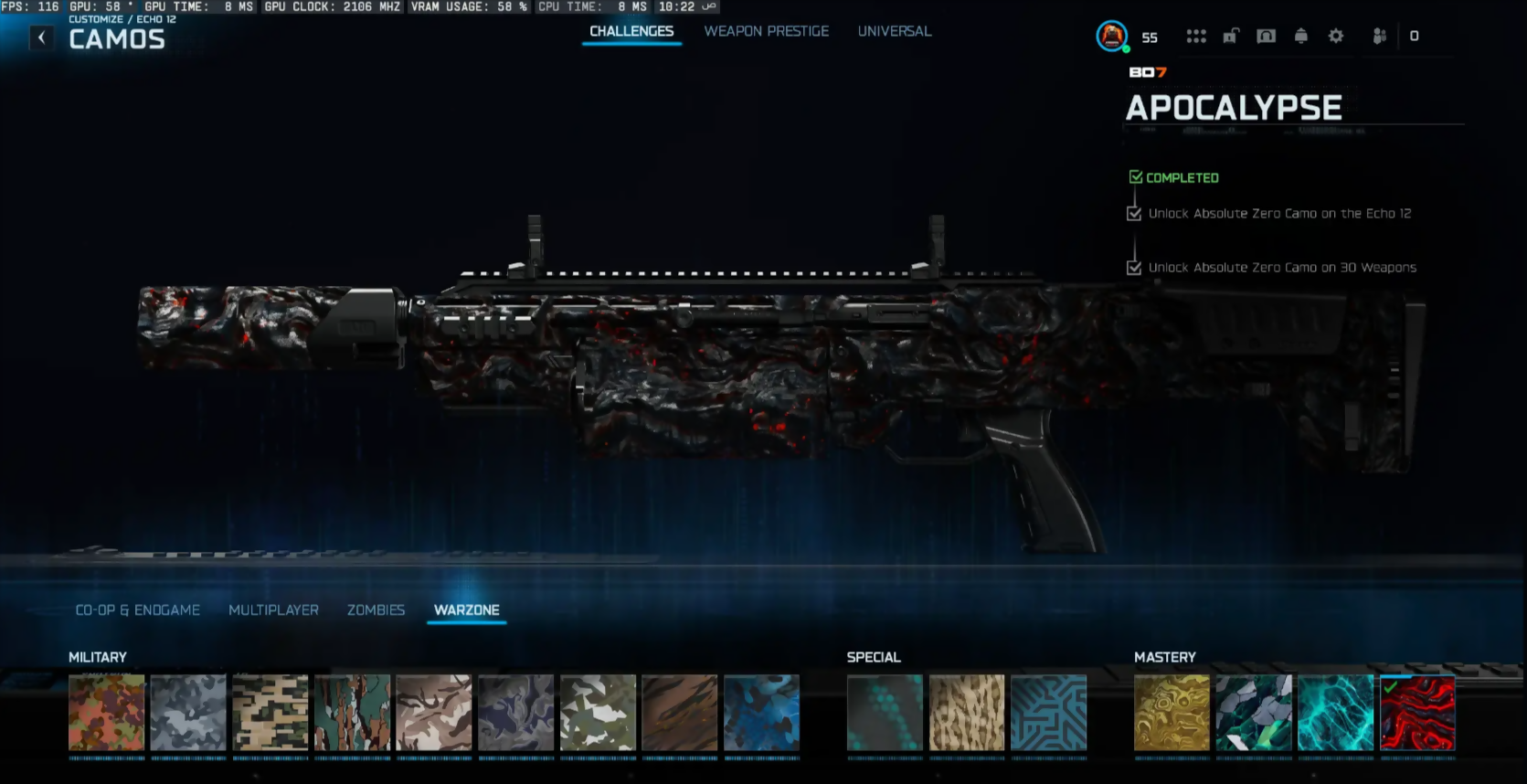The width and height of the screenshot is (1527, 784).
Task: Switch to the Weapon Prestige tab
Action: [766, 31]
